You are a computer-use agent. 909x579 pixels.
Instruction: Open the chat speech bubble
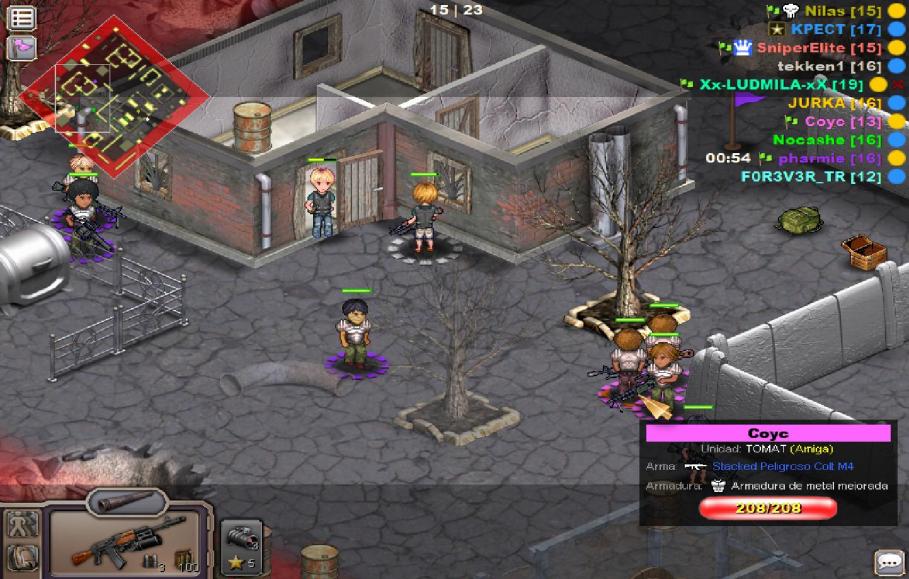click(x=888, y=561)
